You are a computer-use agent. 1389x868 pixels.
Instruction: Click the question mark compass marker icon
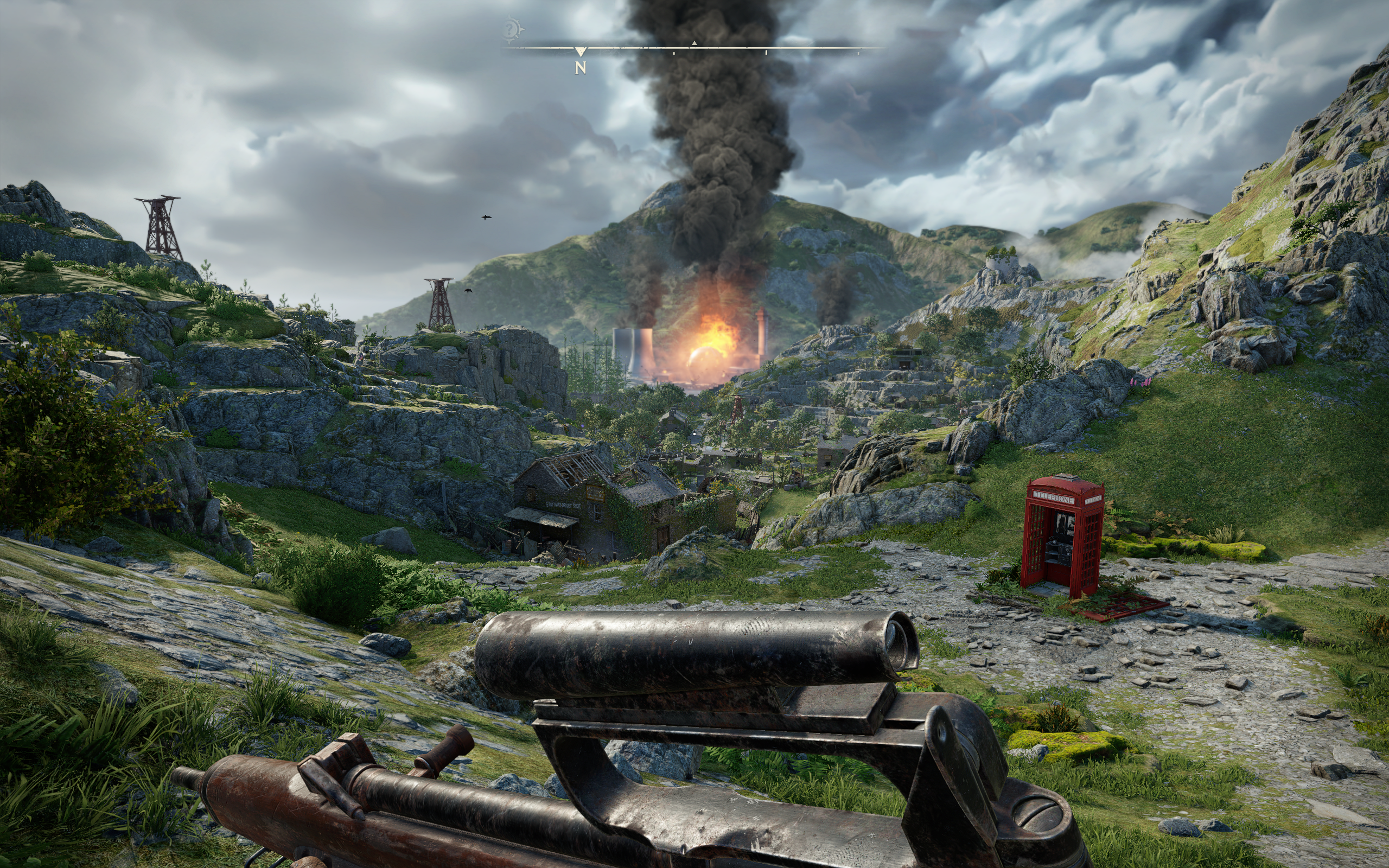pos(512,29)
